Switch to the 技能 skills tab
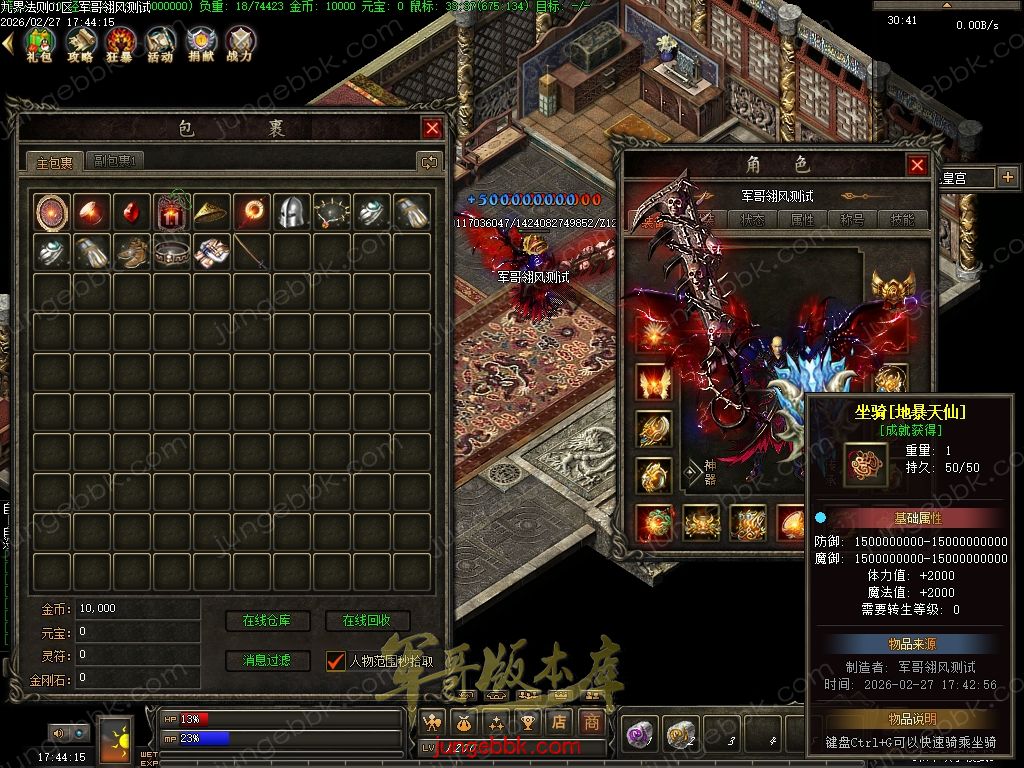1024x768 pixels. (902, 219)
